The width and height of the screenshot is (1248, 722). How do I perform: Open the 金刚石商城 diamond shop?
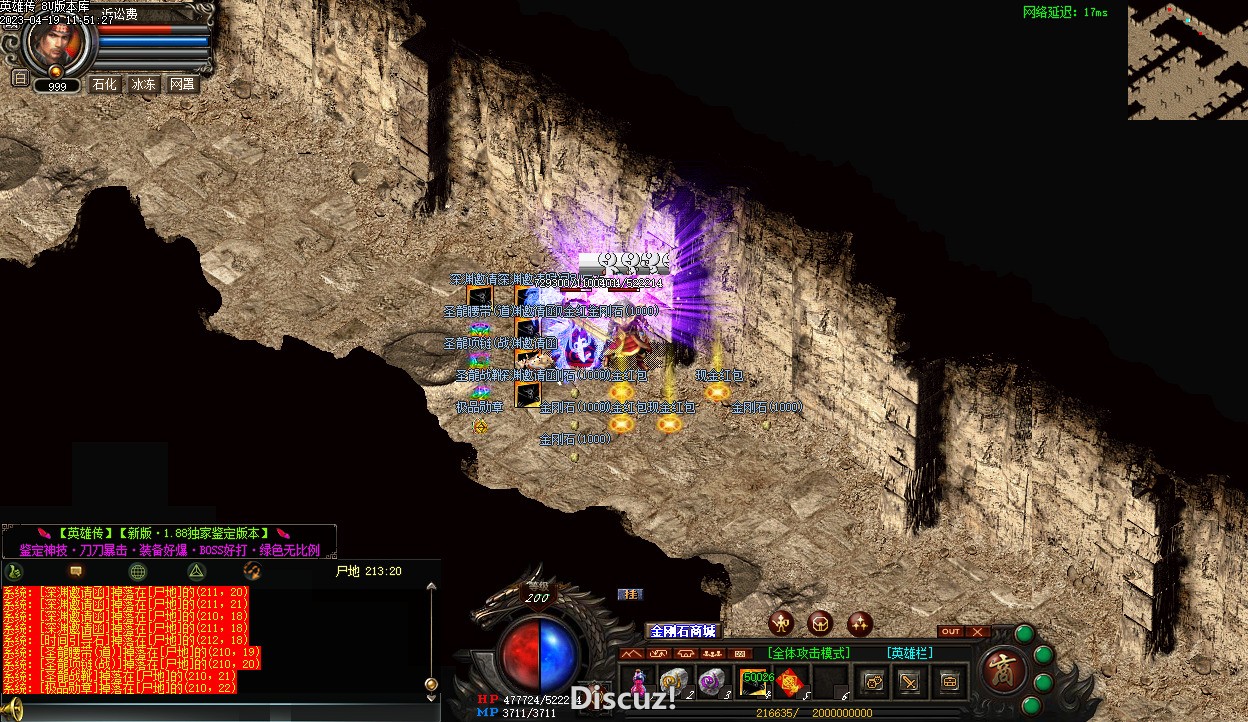[x=683, y=631]
